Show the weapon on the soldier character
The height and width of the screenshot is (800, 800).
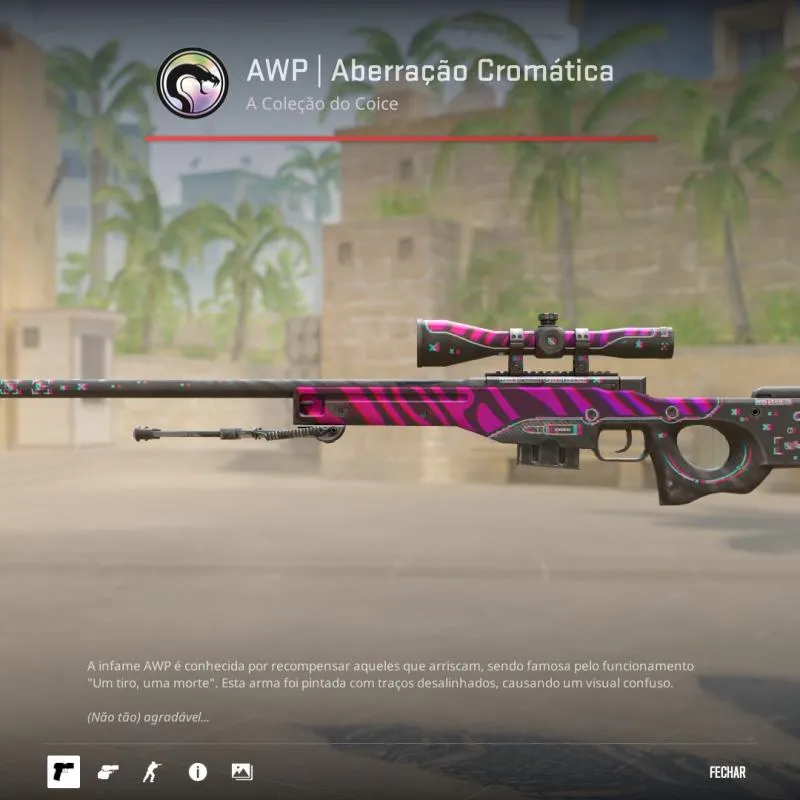tap(152, 771)
